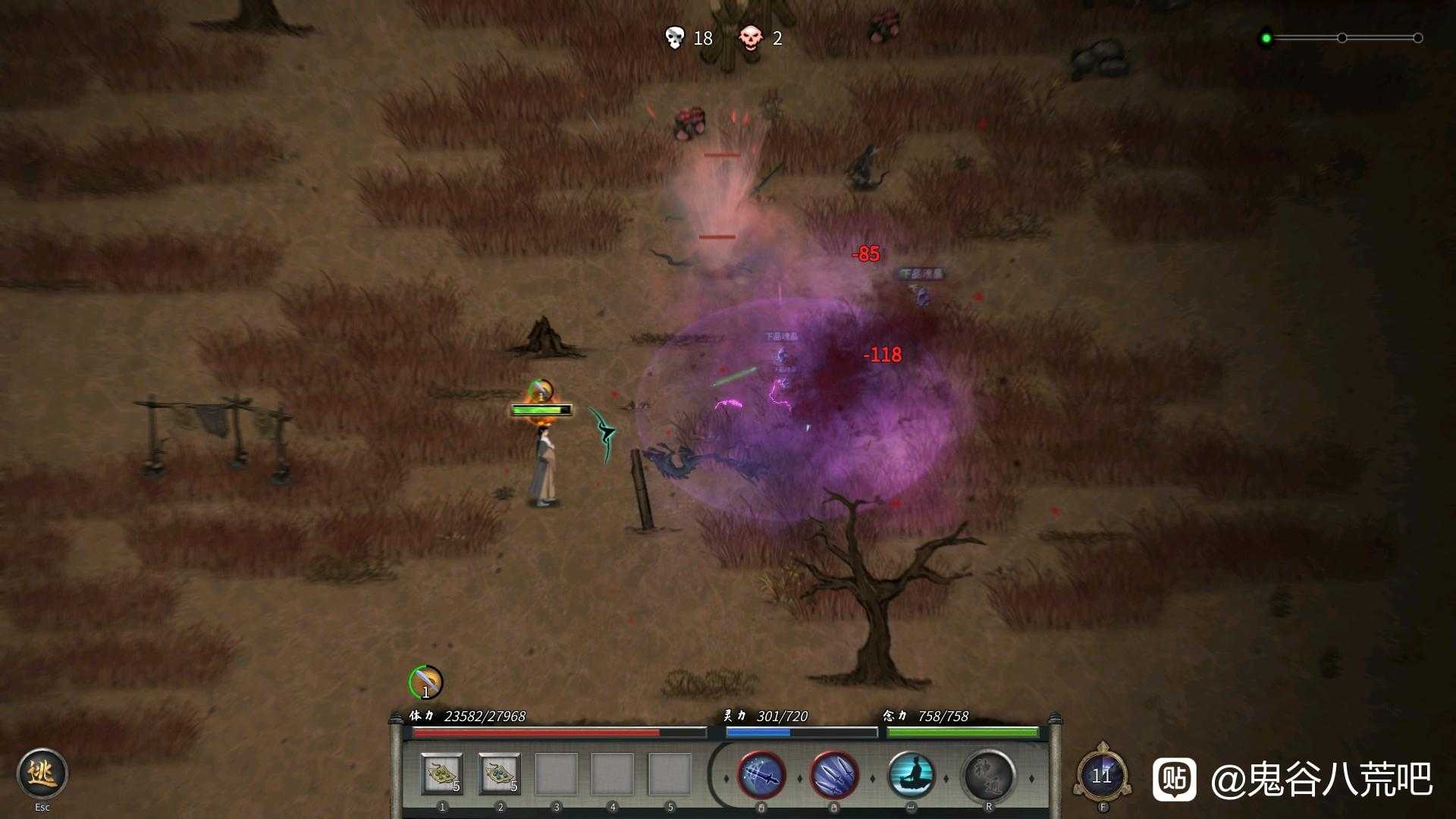The width and height of the screenshot is (1456, 819).
Task: Use the yellow pills in hotbar slot 1
Action: (442, 775)
